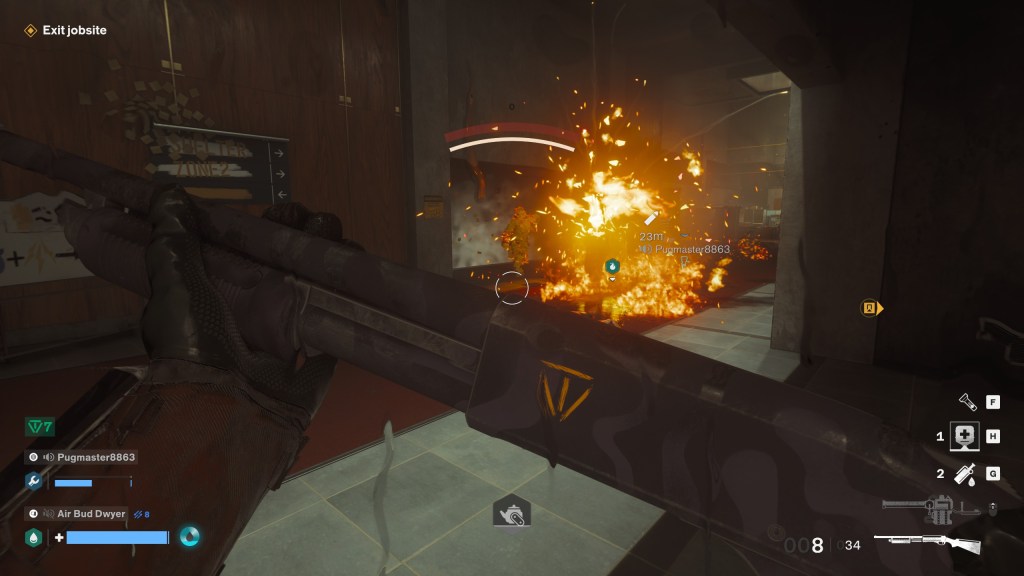Click the green badge showing 7
This screenshot has height=576, width=1024.
coord(39,427)
